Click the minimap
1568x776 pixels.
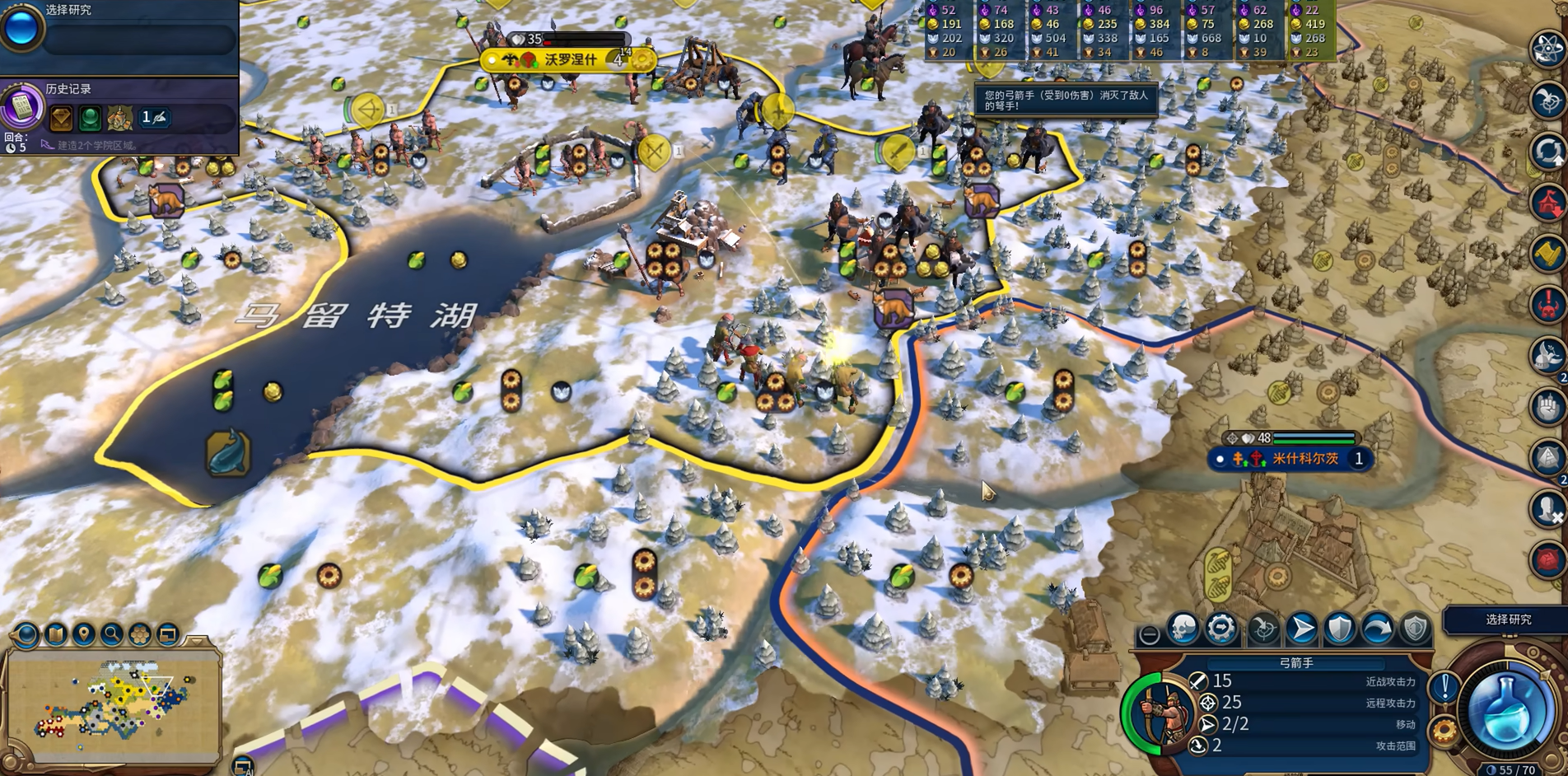click(114, 704)
